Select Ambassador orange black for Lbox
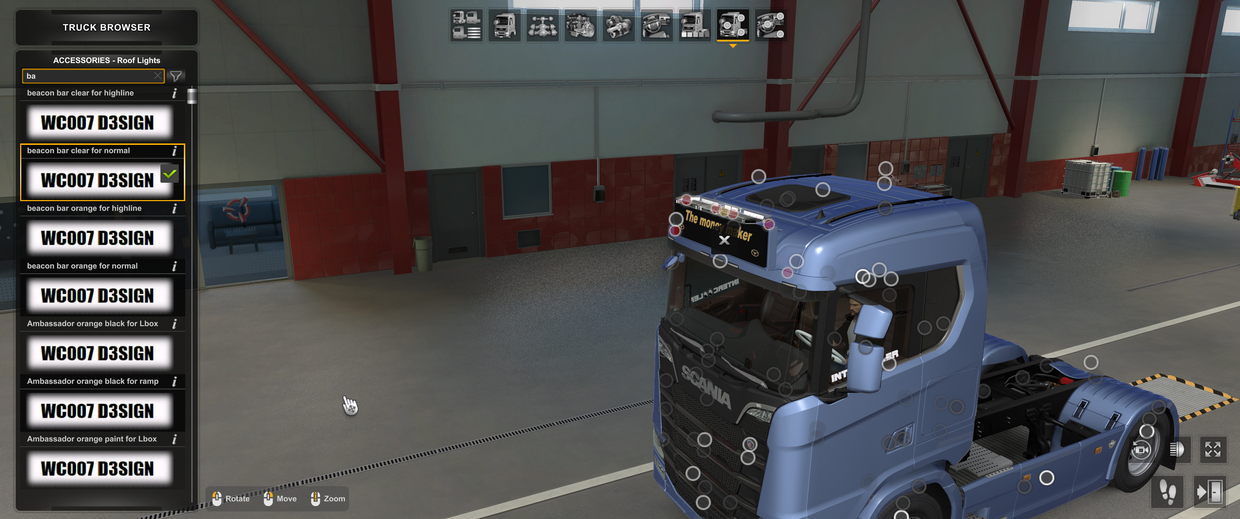Screen dimensions: 1240x519 pos(97,353)
